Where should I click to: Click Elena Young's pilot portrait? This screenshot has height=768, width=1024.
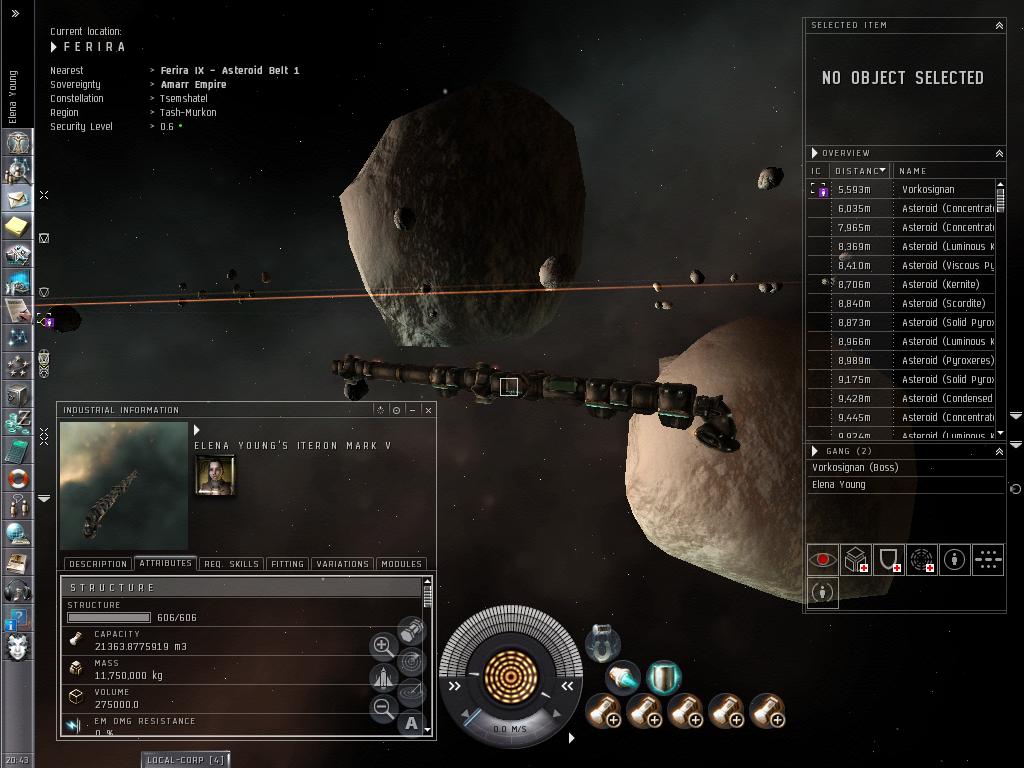(x=215, y=475)
